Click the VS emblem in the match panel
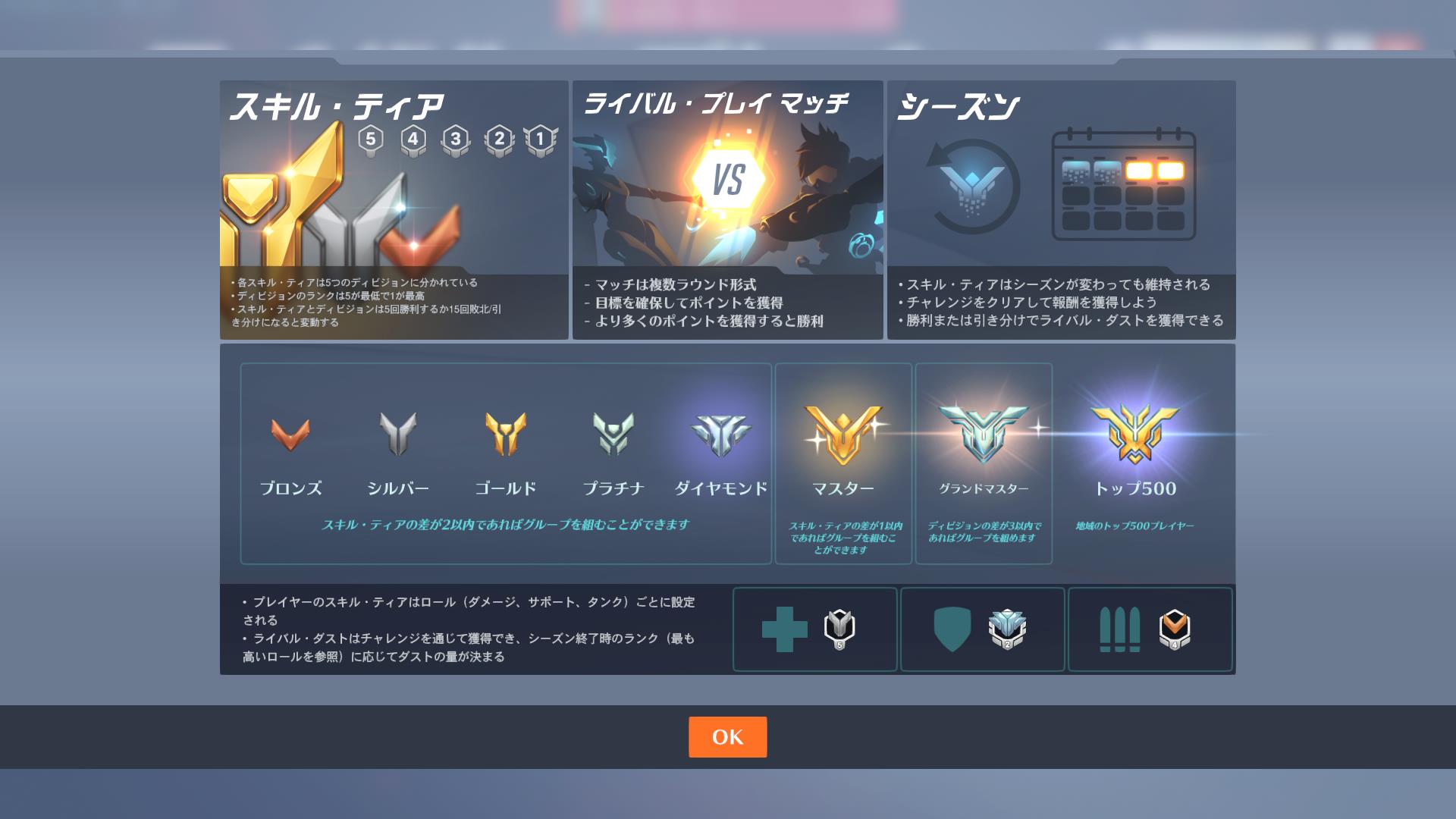 (730, 177)
